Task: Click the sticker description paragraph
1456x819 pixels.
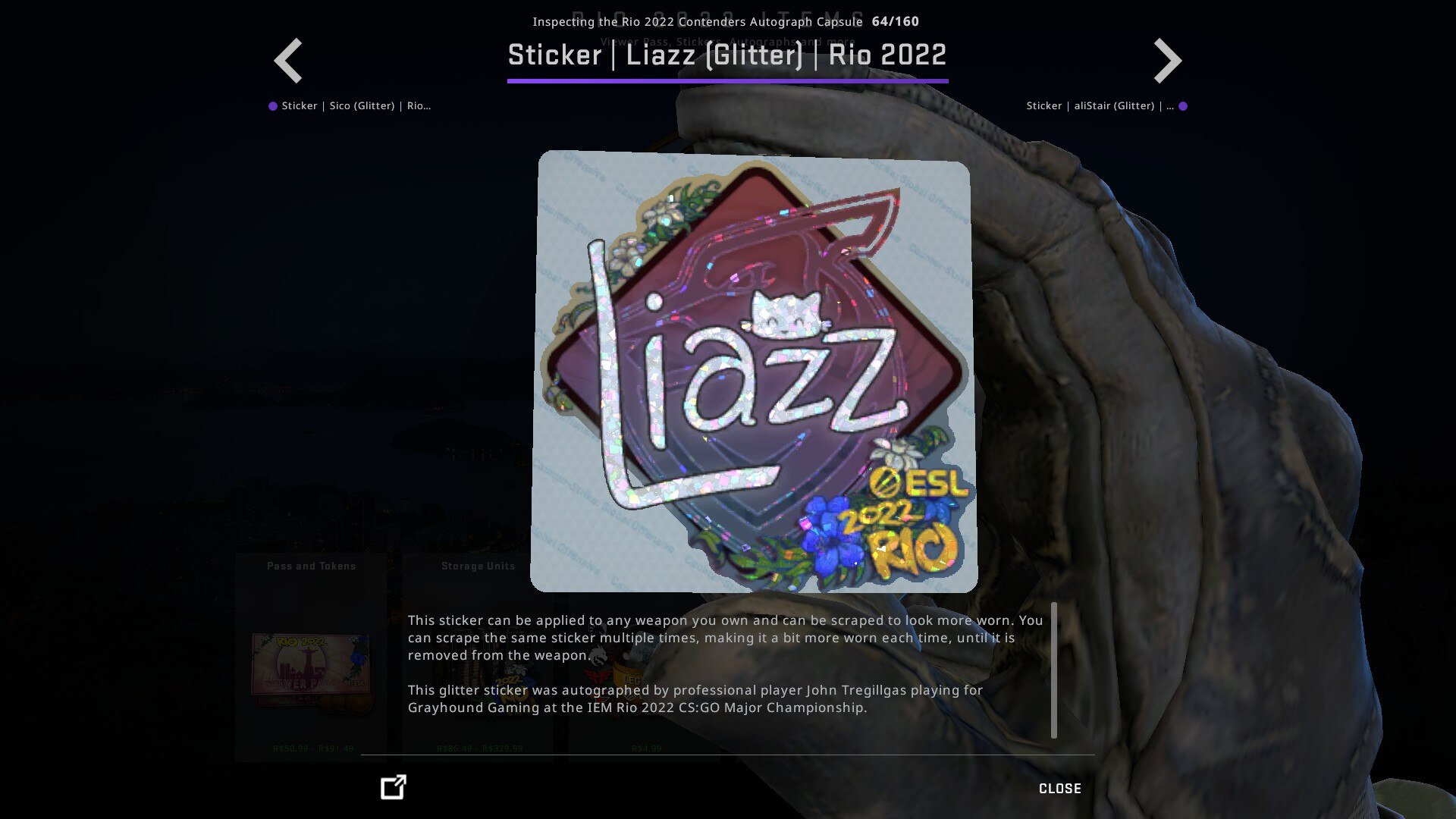Action: coord(724,637)
